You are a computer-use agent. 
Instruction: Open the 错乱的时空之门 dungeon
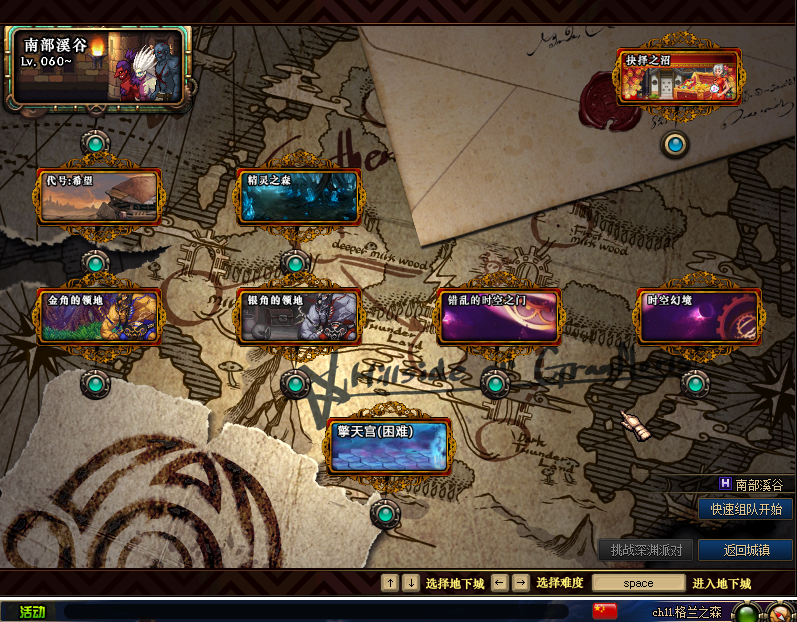[497, 316]
